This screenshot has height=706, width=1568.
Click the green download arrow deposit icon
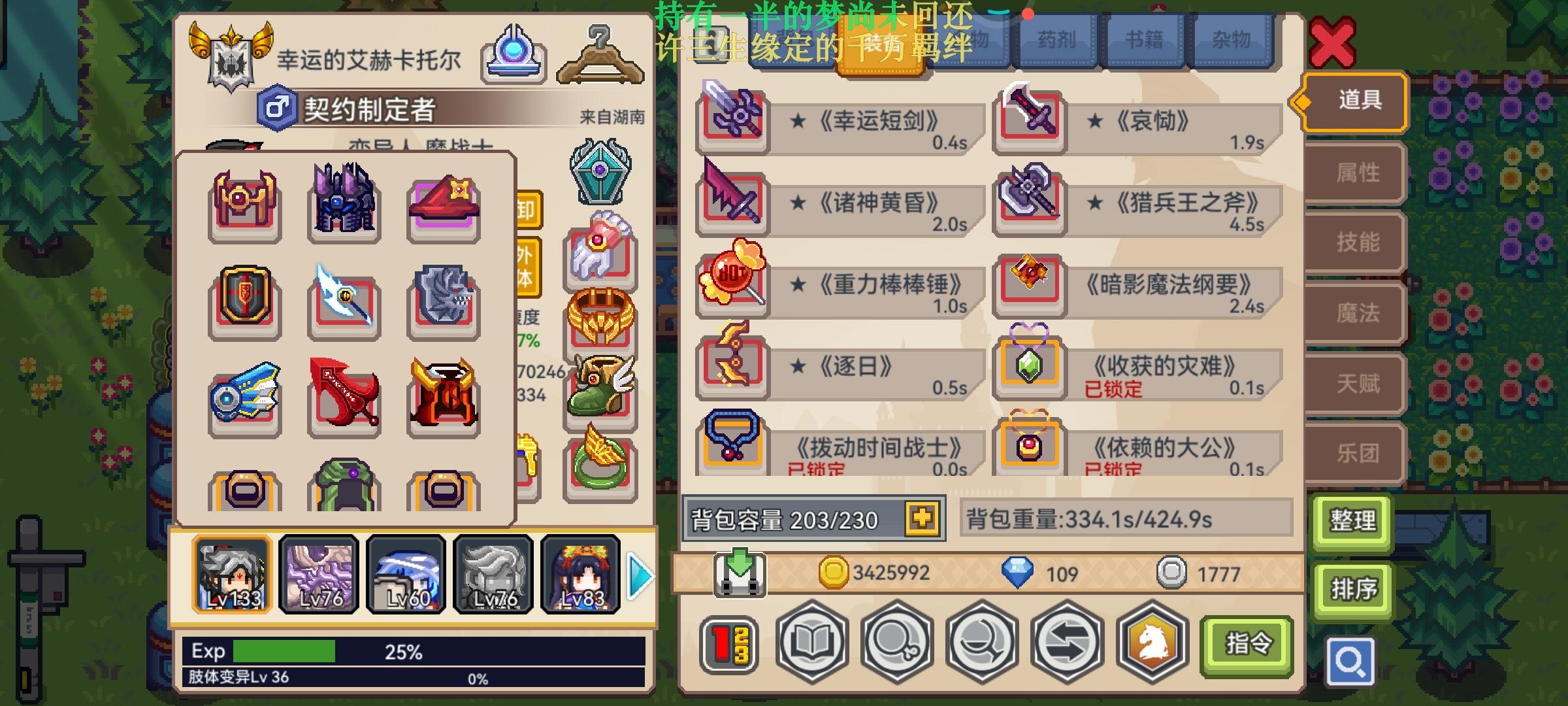740,573
